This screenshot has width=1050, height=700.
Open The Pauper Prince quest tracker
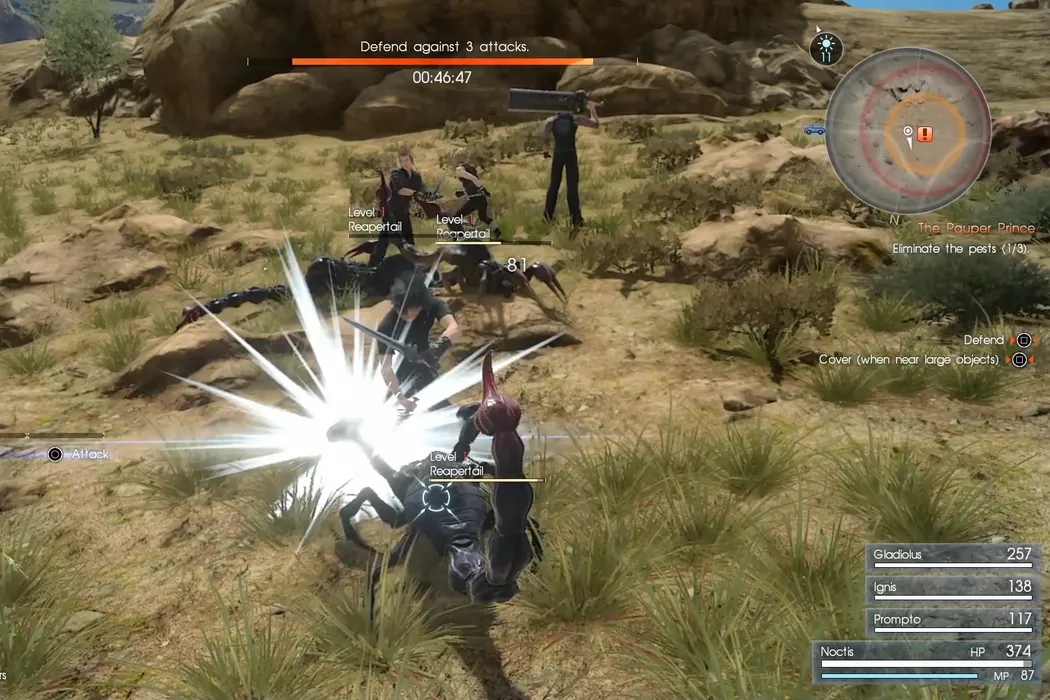[x=976, y=229]
